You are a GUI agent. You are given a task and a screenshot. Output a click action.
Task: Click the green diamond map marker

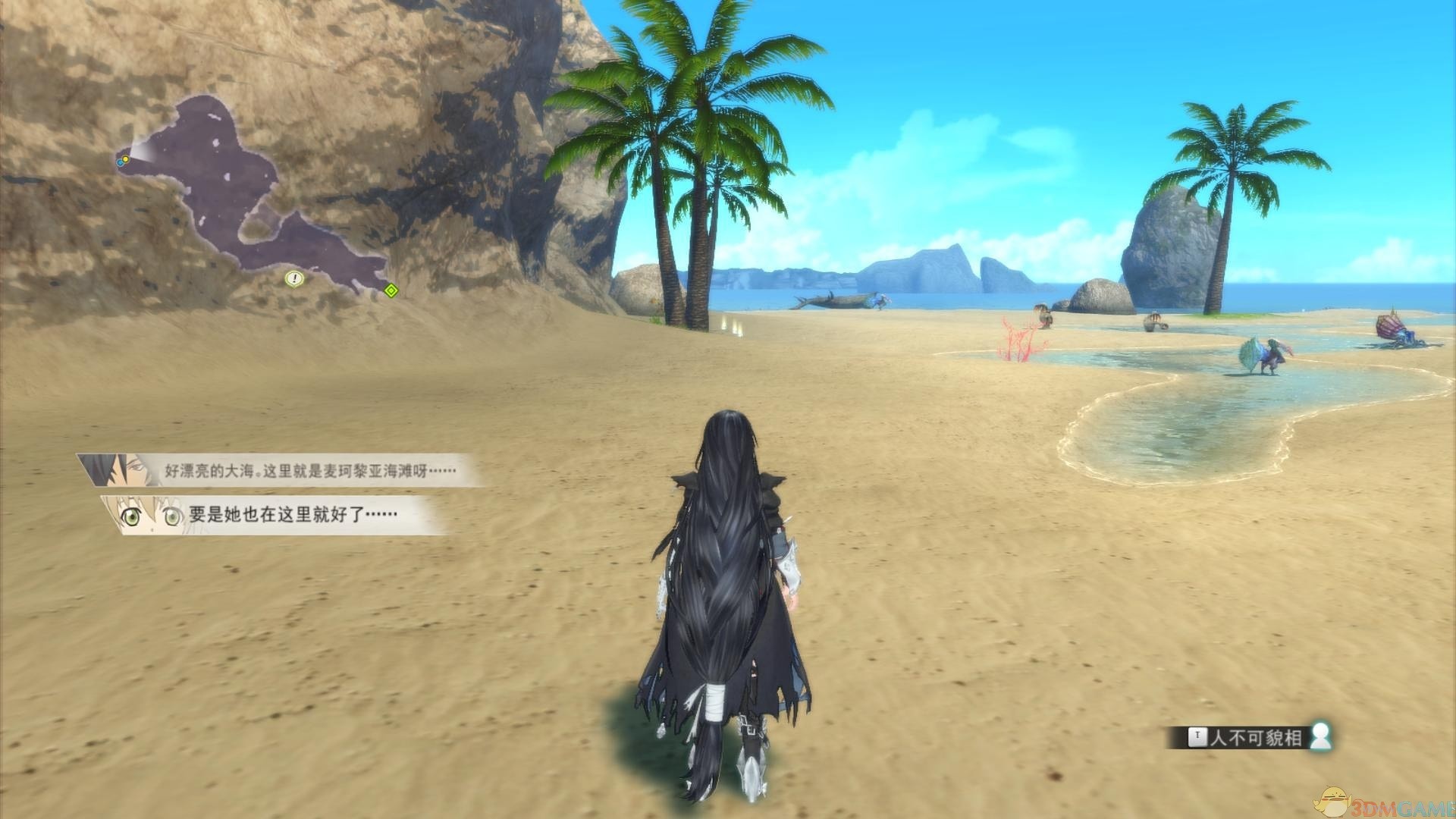pyautogui.click(x=391, y=290)
